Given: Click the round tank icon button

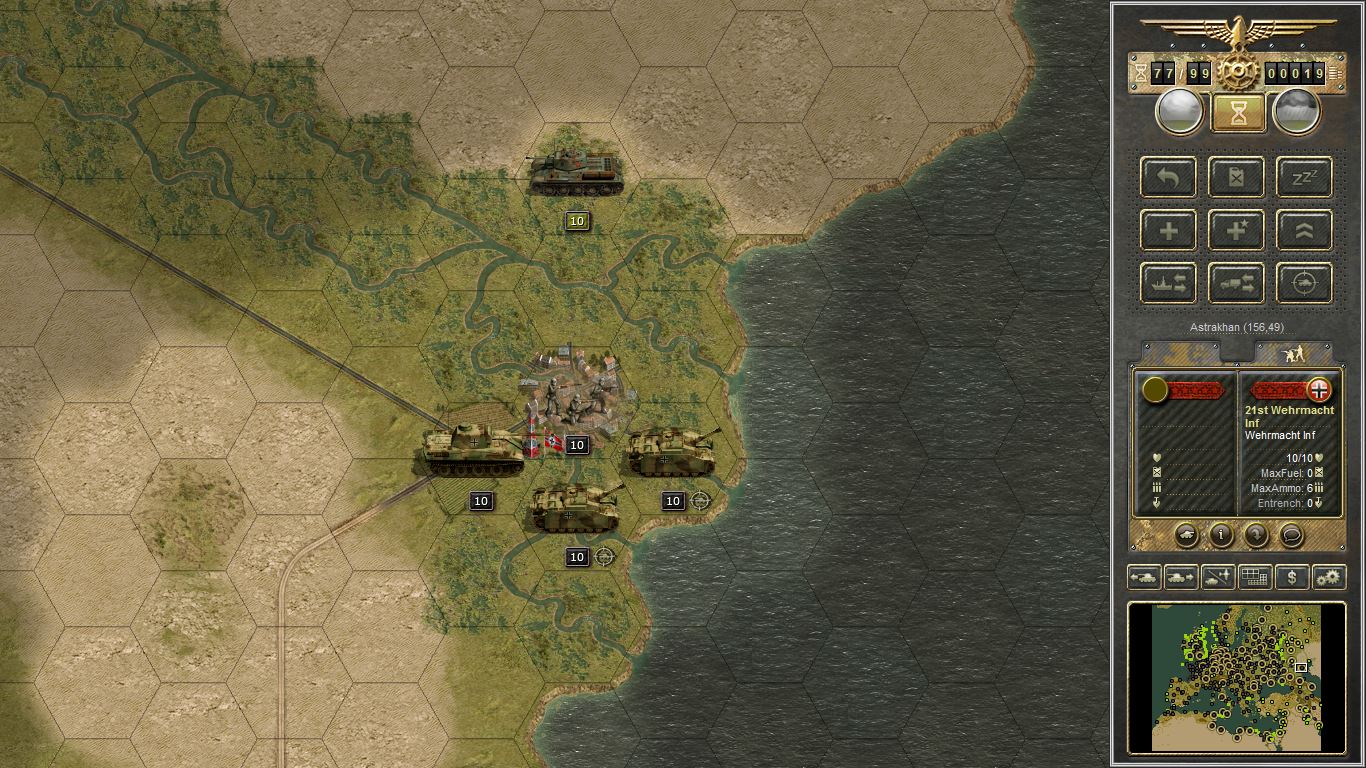Looking at the screenshot, I should [1186, 535].
